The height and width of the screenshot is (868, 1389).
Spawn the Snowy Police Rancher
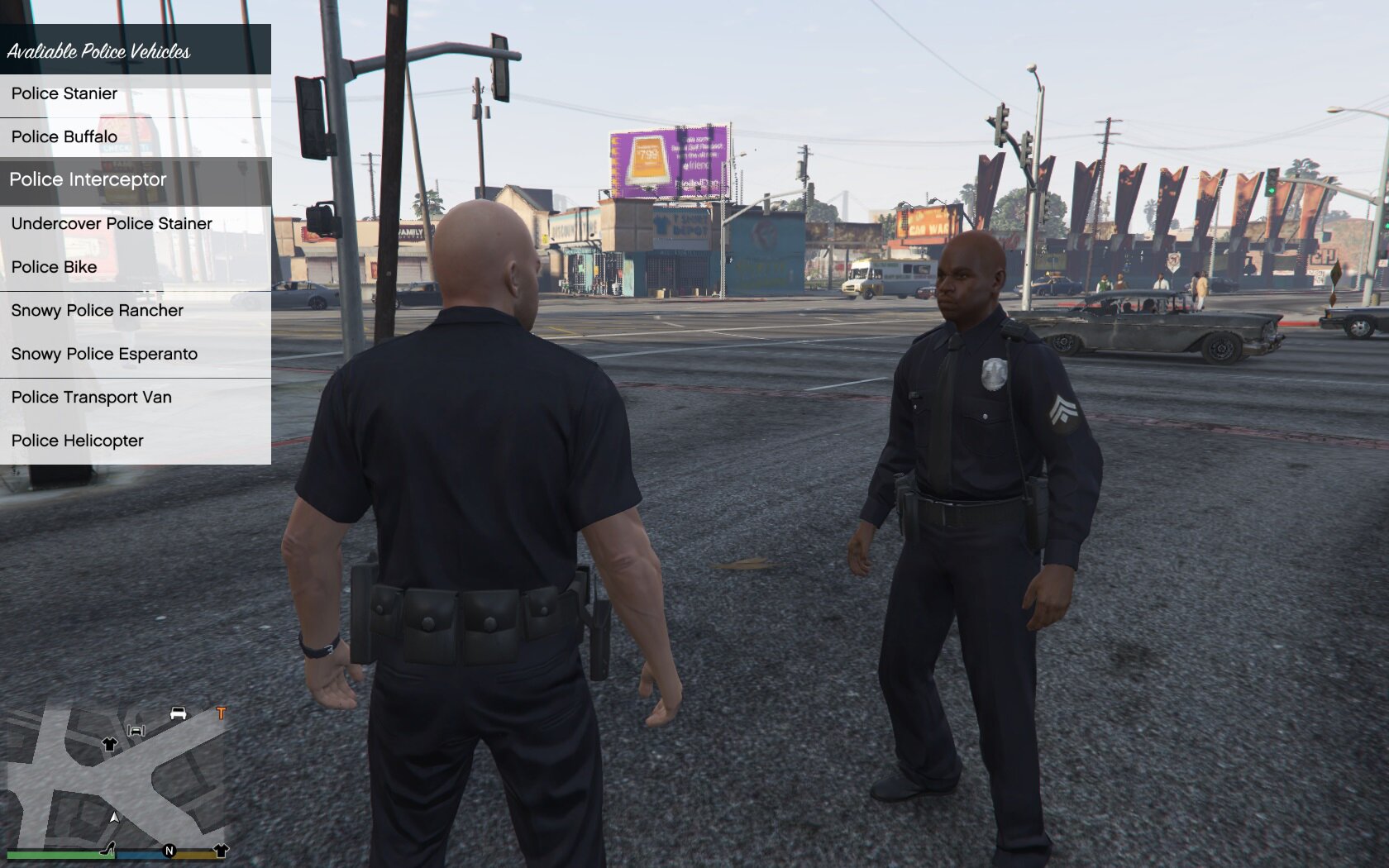(98, 310)
